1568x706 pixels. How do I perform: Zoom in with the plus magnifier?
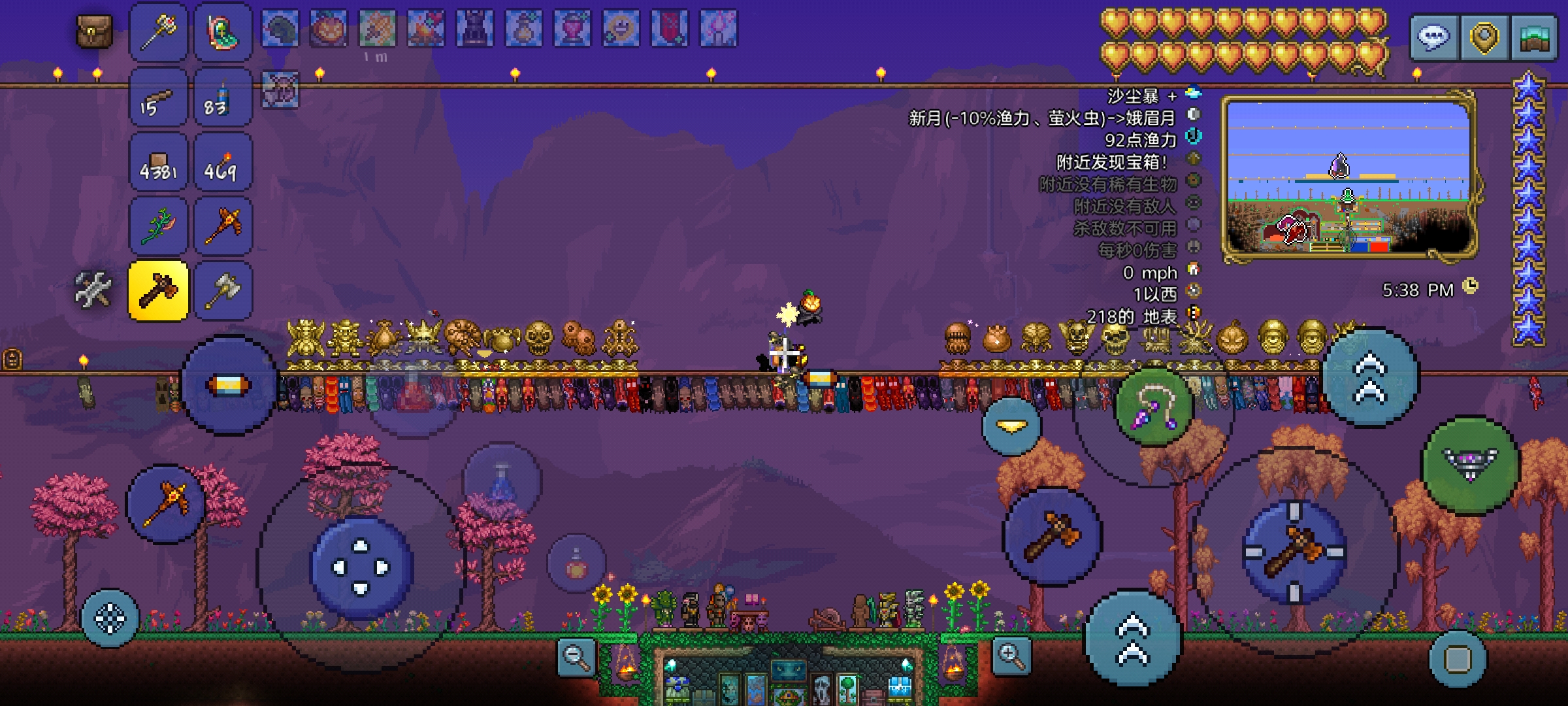1011,655
